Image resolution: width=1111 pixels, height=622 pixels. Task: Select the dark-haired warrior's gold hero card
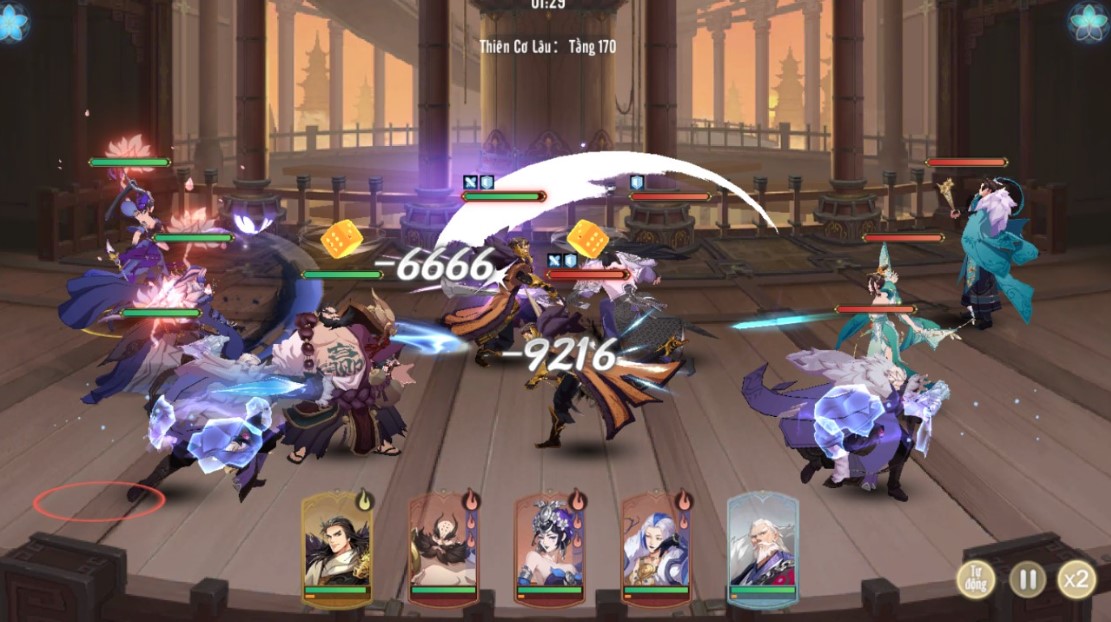point(337,548)
